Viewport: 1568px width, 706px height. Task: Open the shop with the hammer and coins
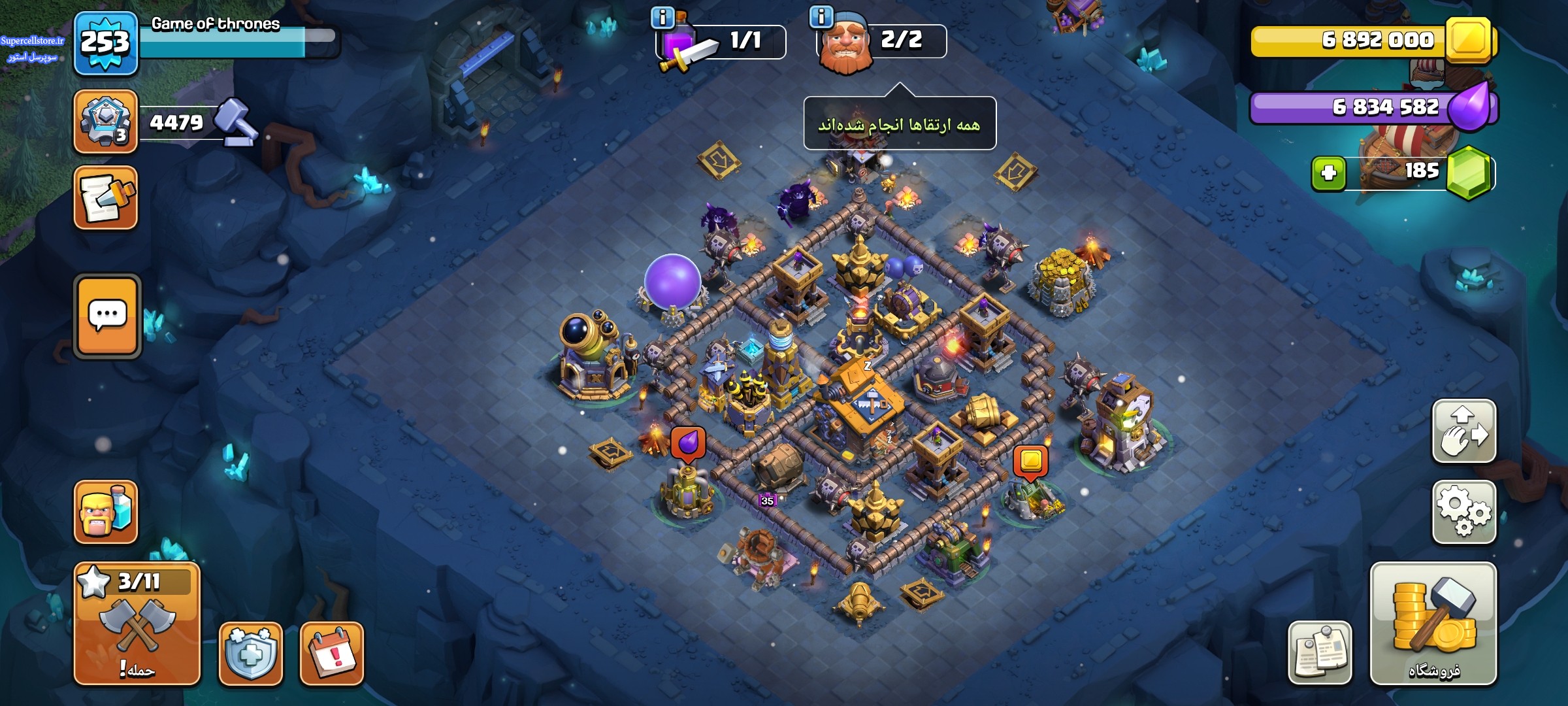pyautogui.click(x=1433, y=623)
